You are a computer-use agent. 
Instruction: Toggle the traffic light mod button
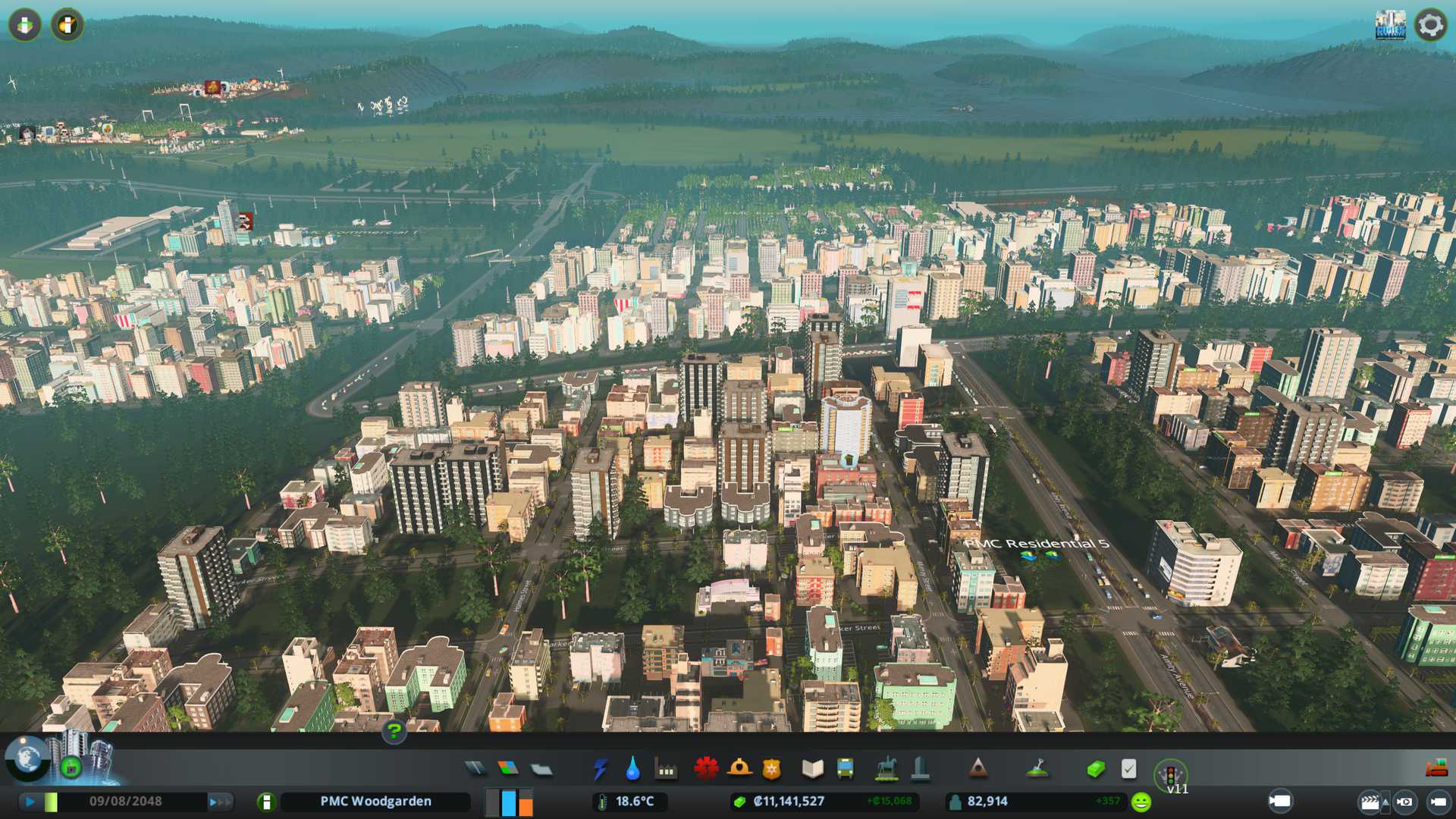tap(1170, 775)
